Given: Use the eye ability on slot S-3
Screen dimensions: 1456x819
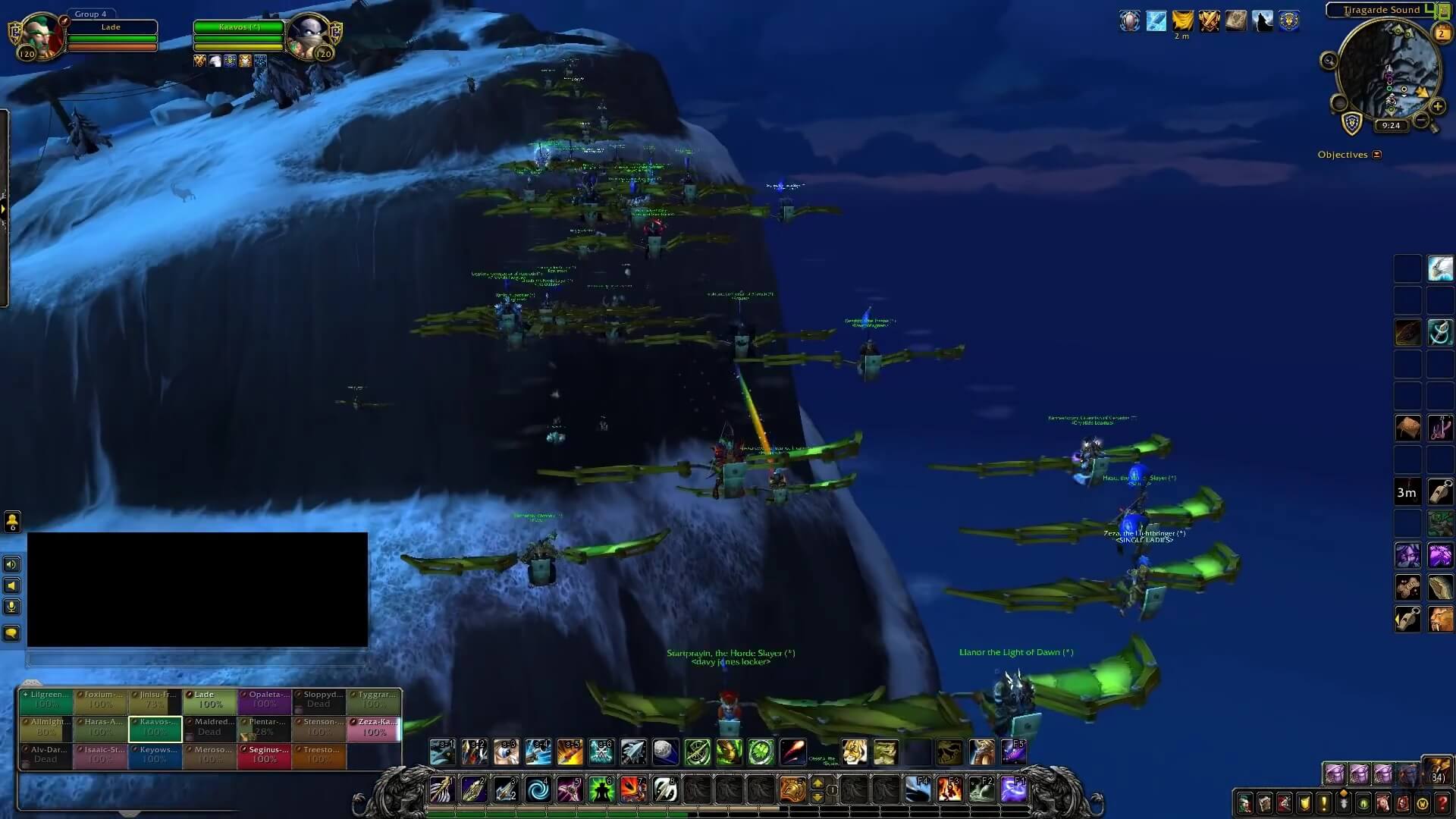Looking at the screenshot, I should pos(506,752).
